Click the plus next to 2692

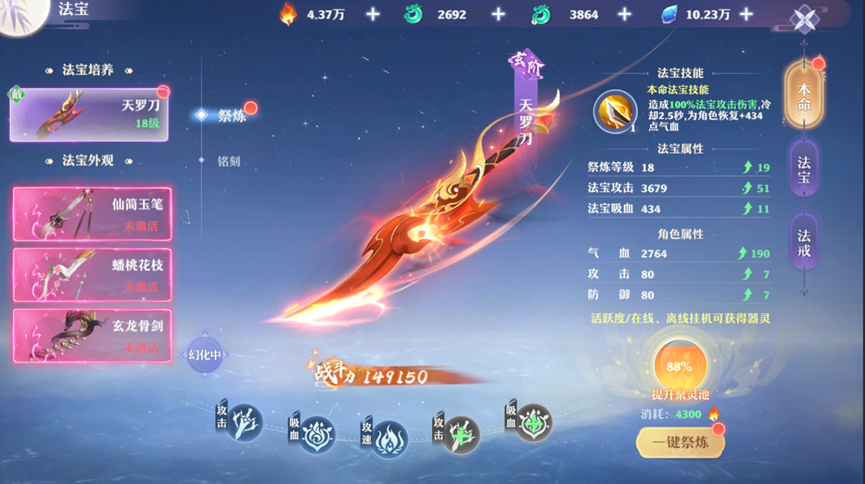(499, 14)
